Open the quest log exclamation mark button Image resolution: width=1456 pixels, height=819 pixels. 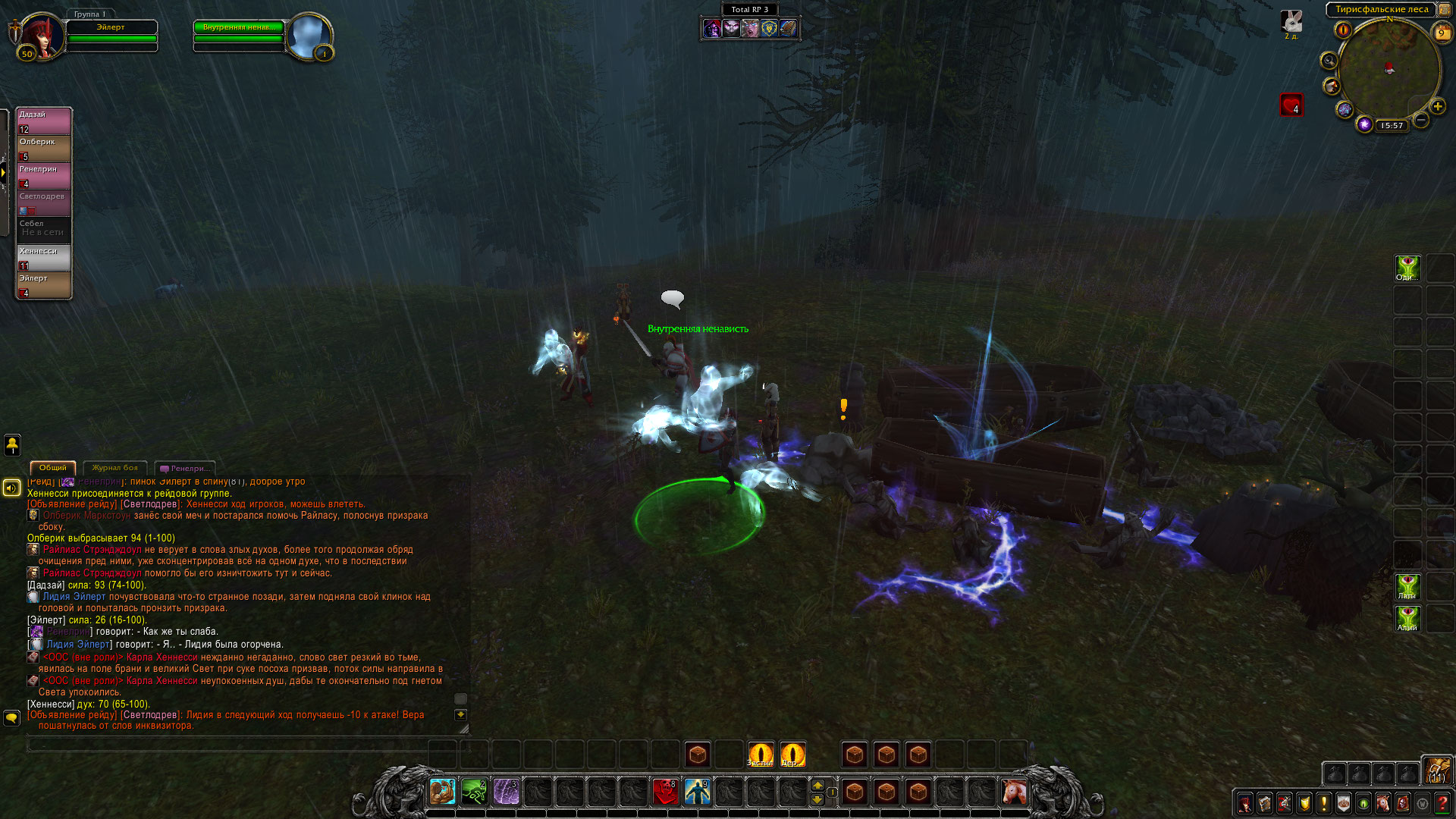[1323, 803]
